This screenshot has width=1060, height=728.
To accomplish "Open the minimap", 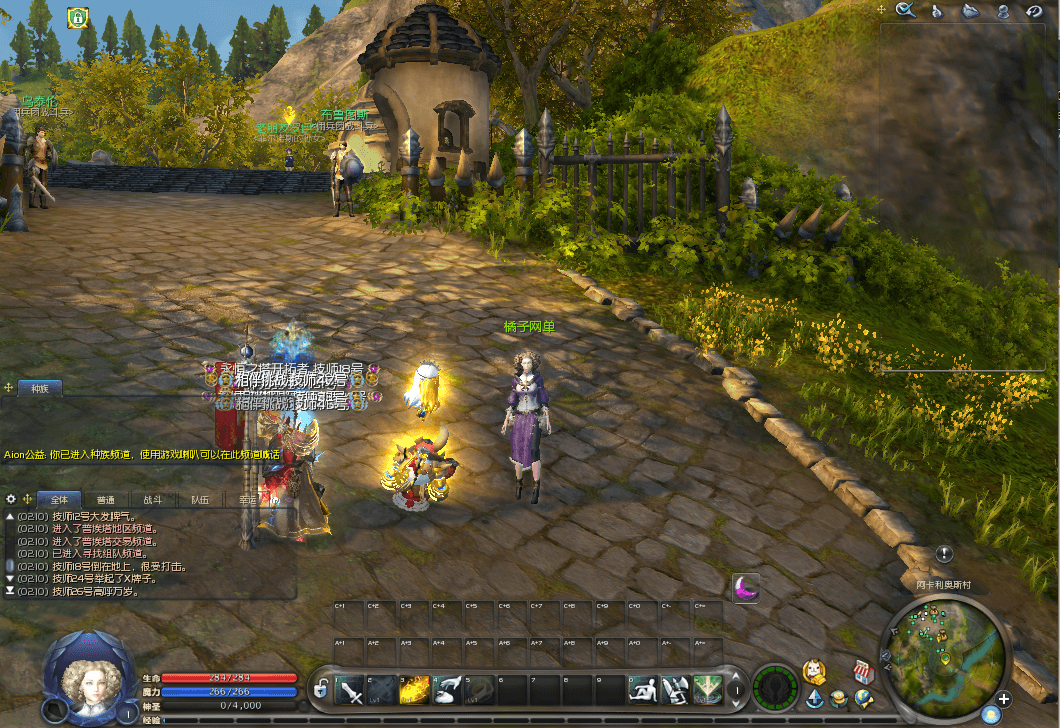I will point(942,649).
